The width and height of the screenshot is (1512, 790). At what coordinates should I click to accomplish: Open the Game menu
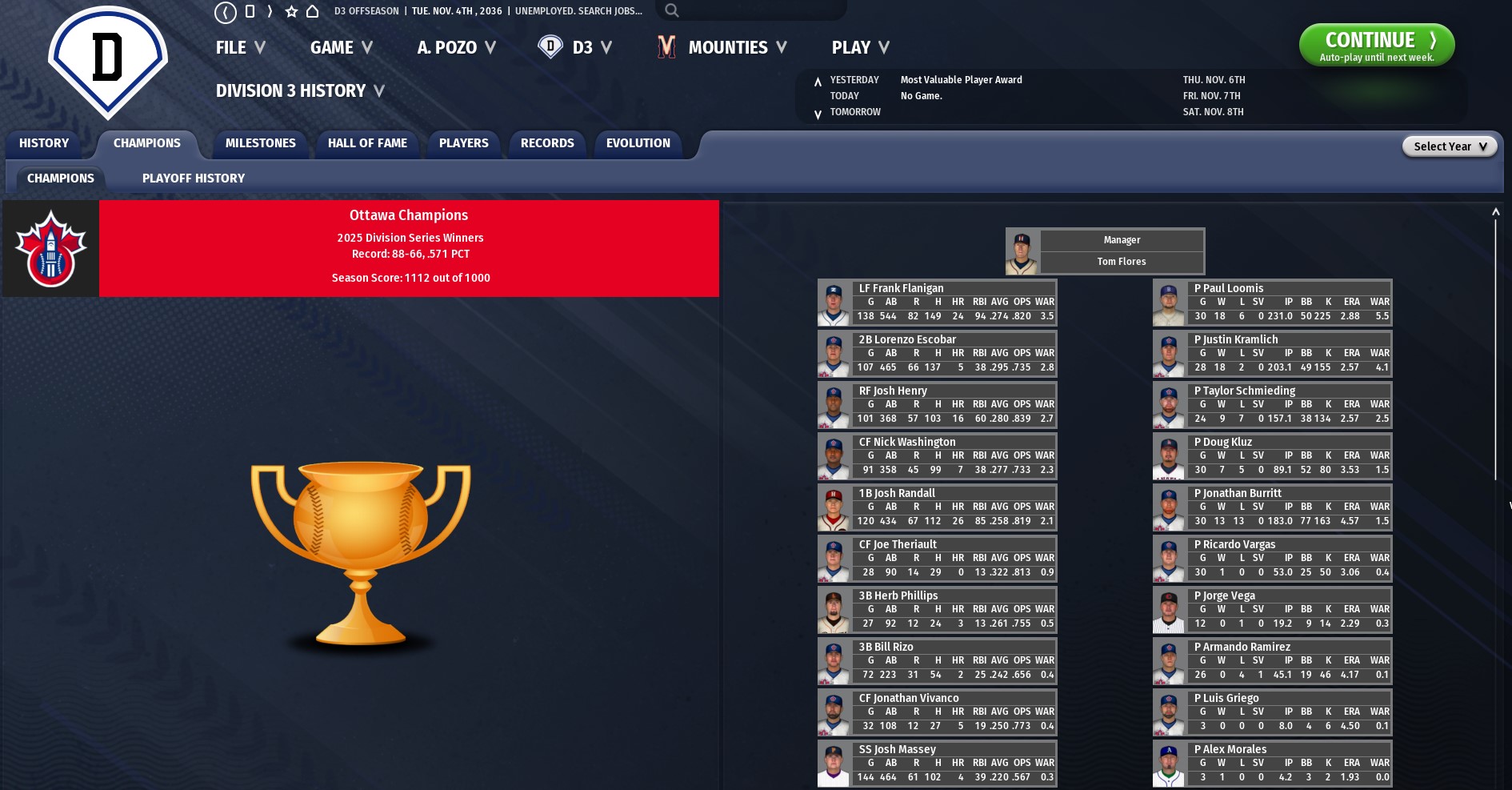(x=341, y=48)
